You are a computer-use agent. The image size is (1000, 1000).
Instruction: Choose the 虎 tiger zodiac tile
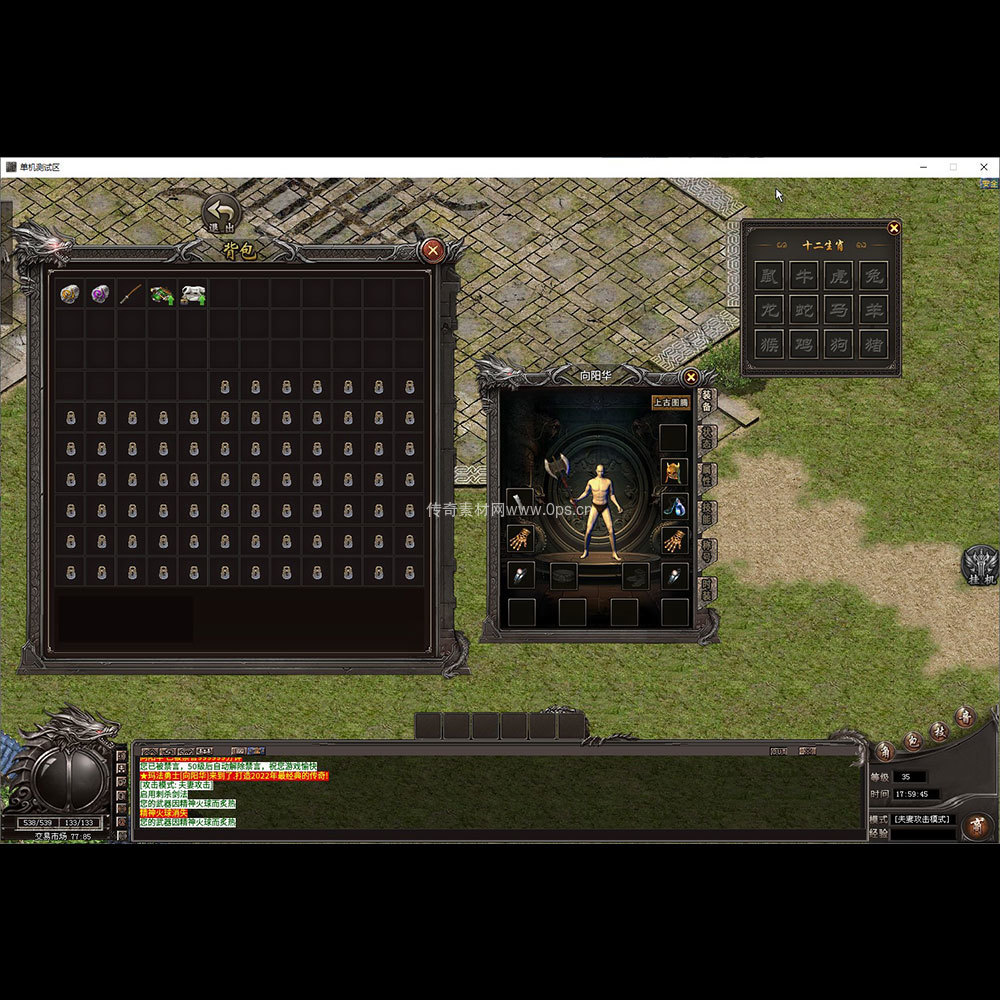(x=838, y=276)
